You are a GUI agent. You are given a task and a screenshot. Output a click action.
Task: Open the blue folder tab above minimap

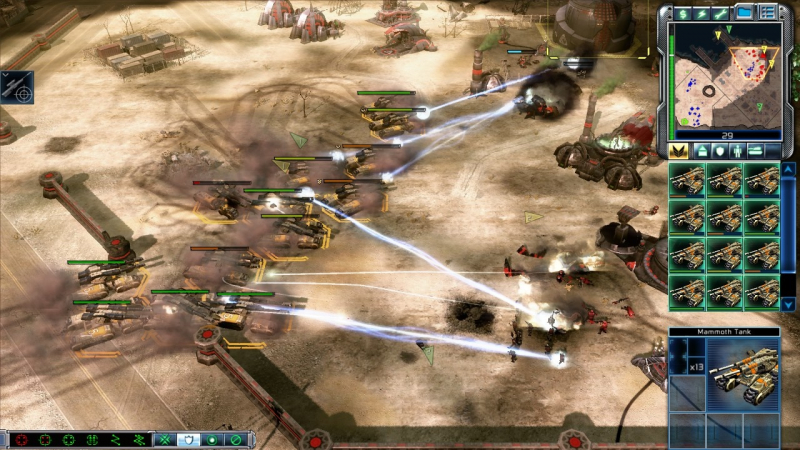tap(745, 12)
